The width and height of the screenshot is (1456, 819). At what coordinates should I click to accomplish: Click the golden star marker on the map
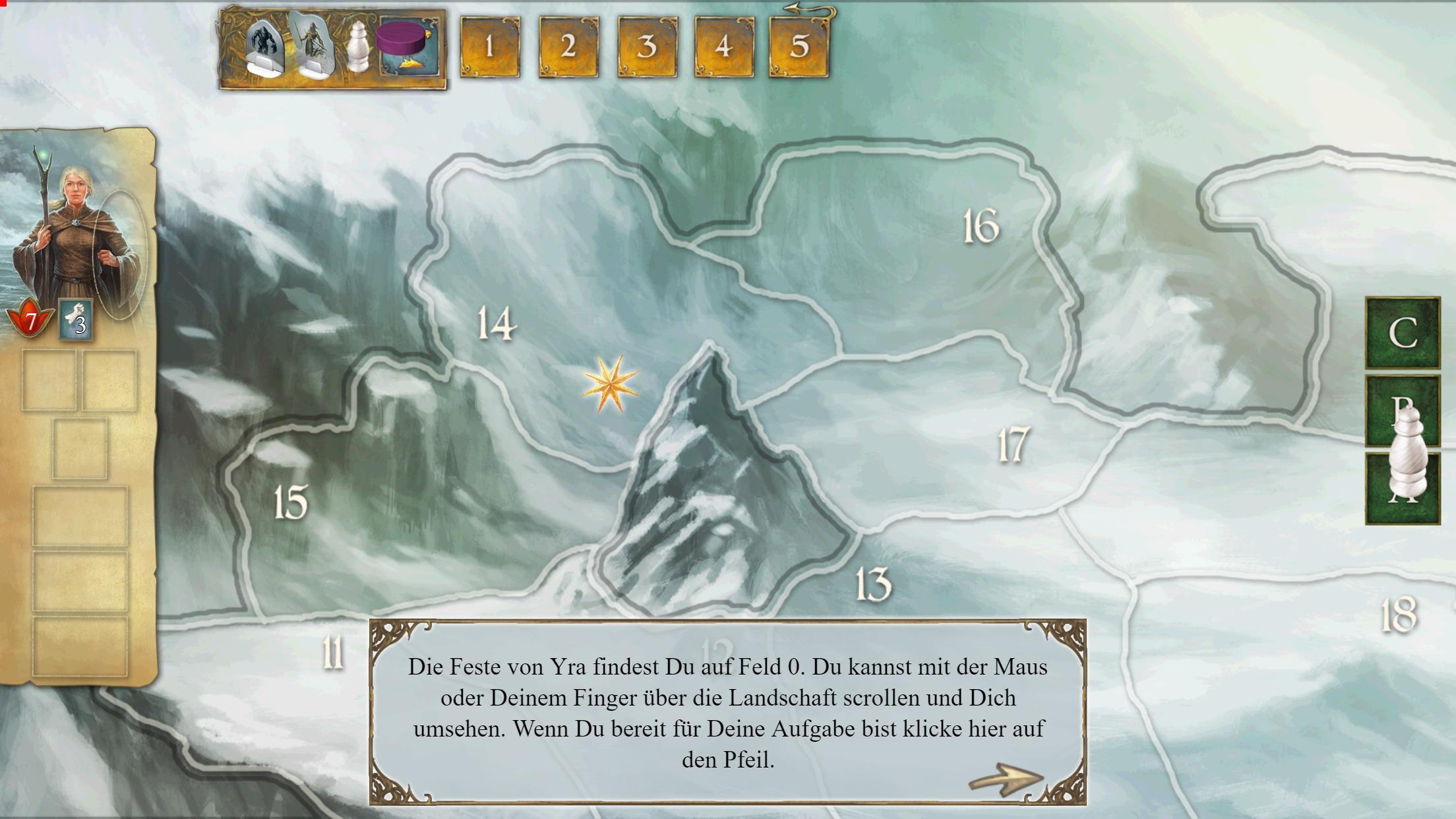[x=610, y=384]
